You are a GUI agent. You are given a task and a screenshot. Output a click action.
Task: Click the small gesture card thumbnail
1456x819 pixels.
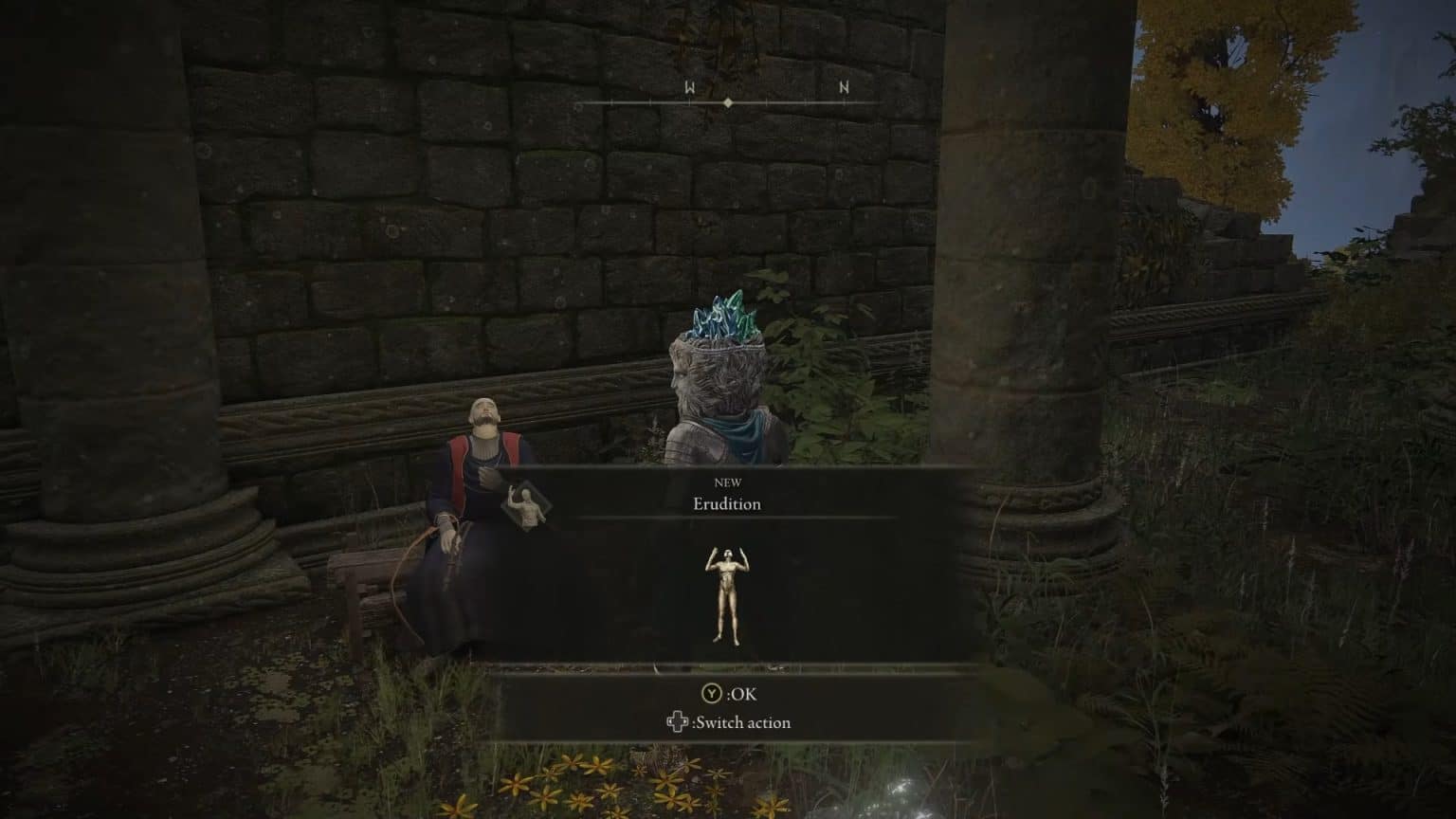526,509
